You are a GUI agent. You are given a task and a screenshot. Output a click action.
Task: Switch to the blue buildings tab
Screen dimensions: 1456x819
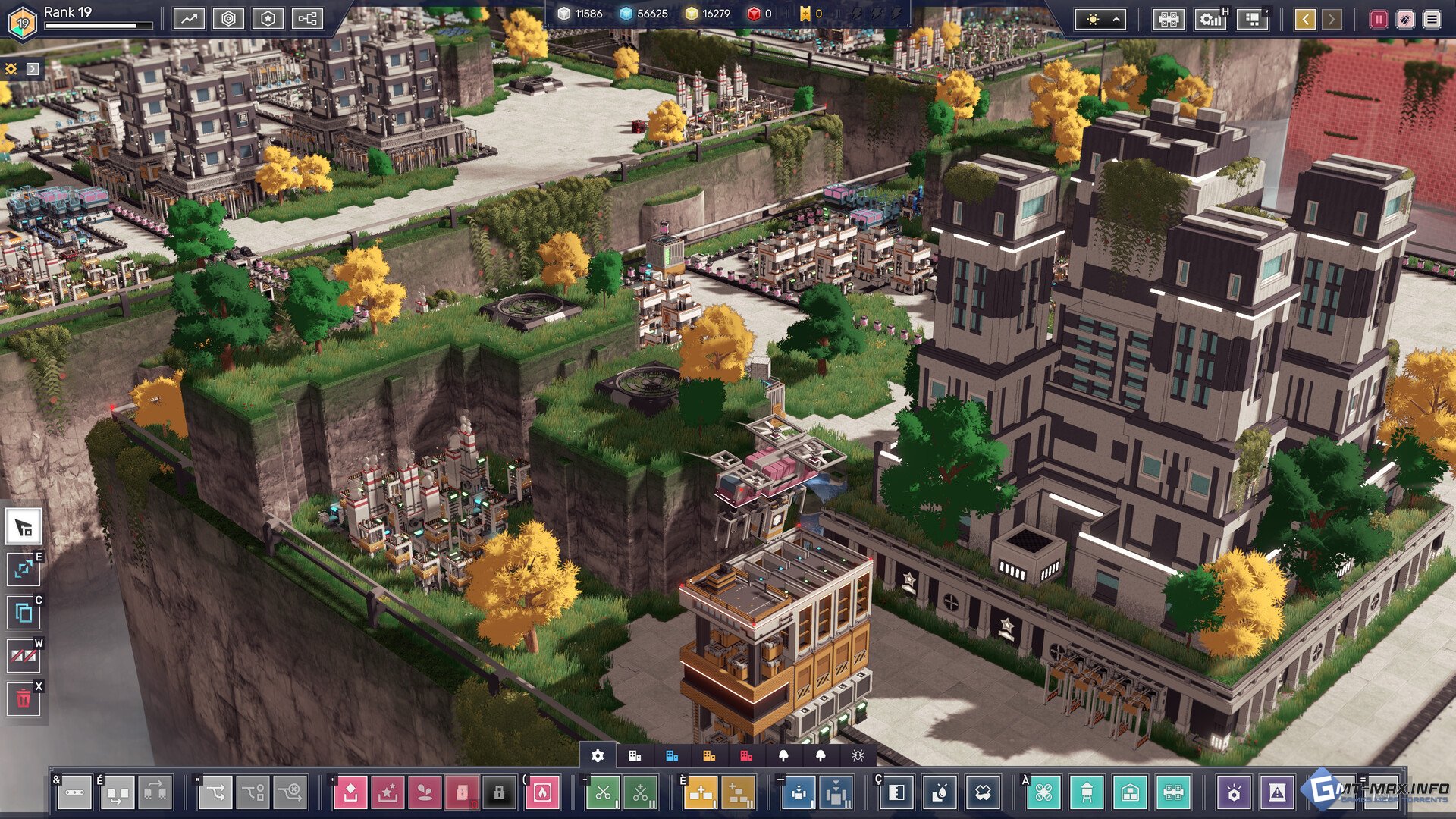[672, 755]
